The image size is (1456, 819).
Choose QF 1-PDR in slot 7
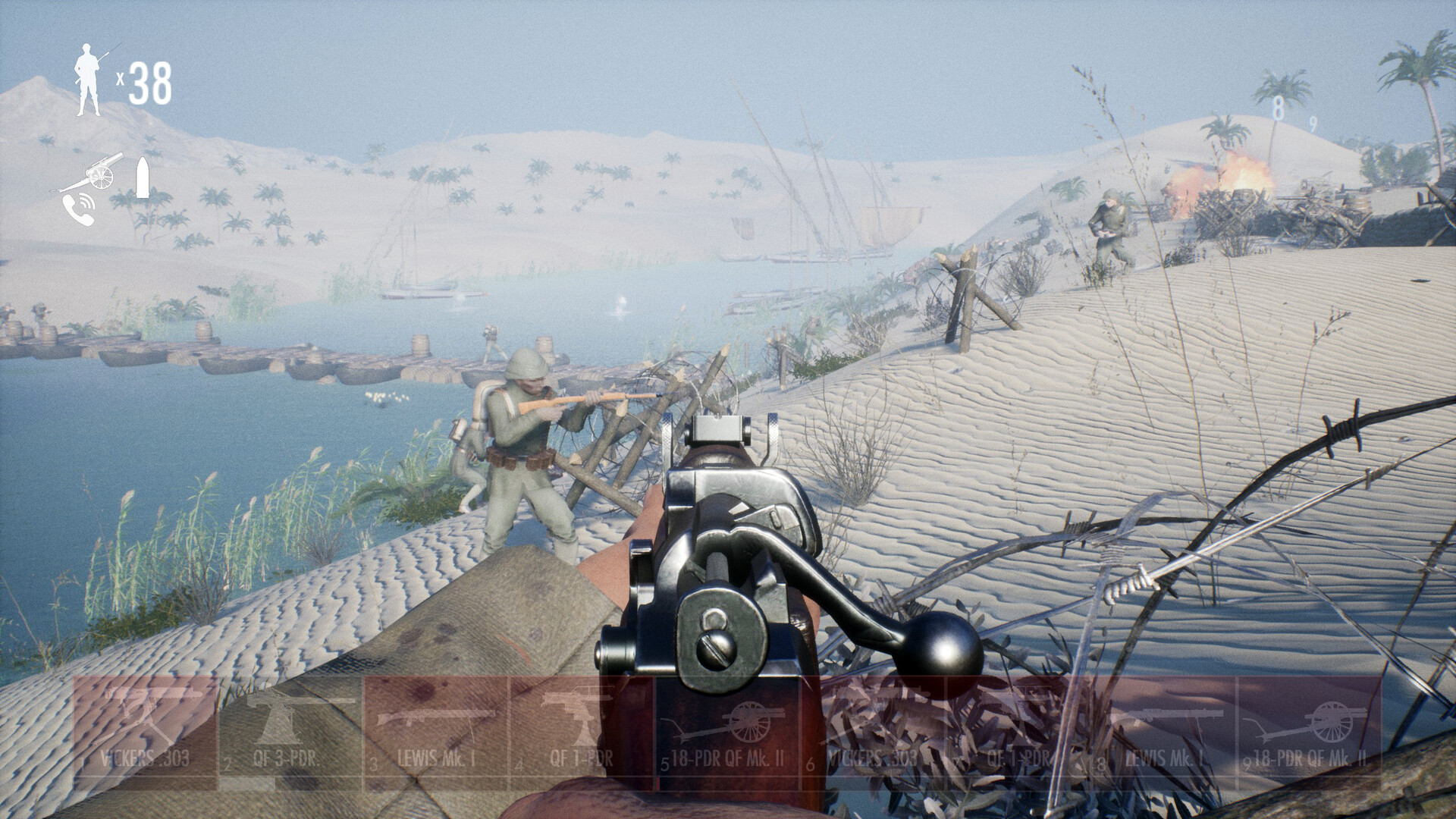point(1018,723)
